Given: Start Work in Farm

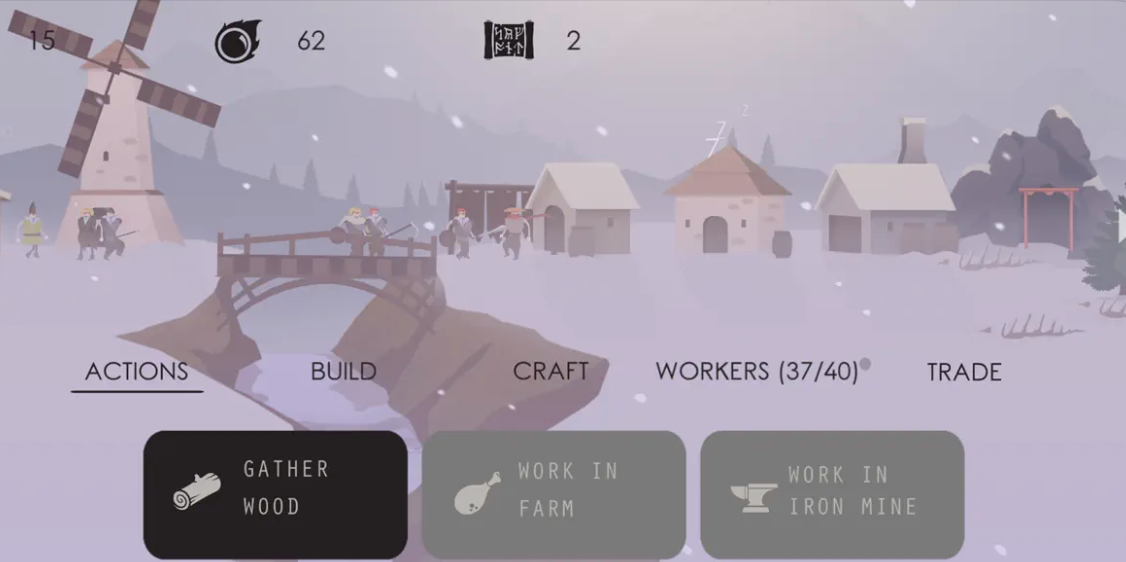Looking at the screenshot, I should pos(553,494).
